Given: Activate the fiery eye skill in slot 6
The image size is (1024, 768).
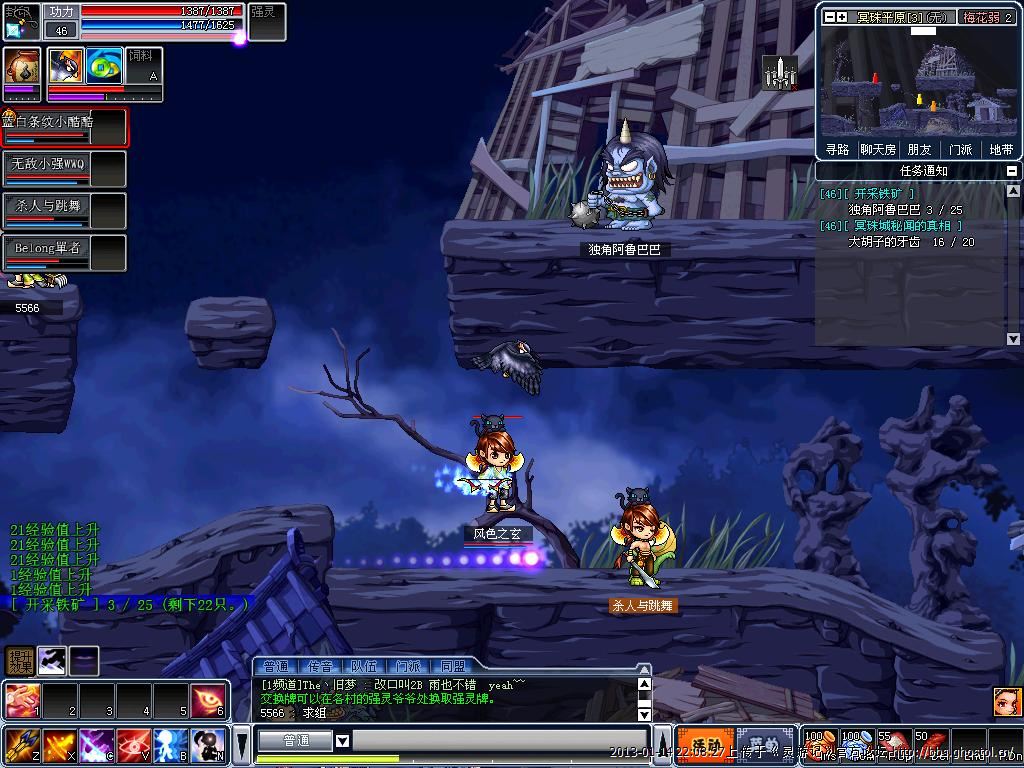Looking at the screenshot, I should (x=208, y=700).
